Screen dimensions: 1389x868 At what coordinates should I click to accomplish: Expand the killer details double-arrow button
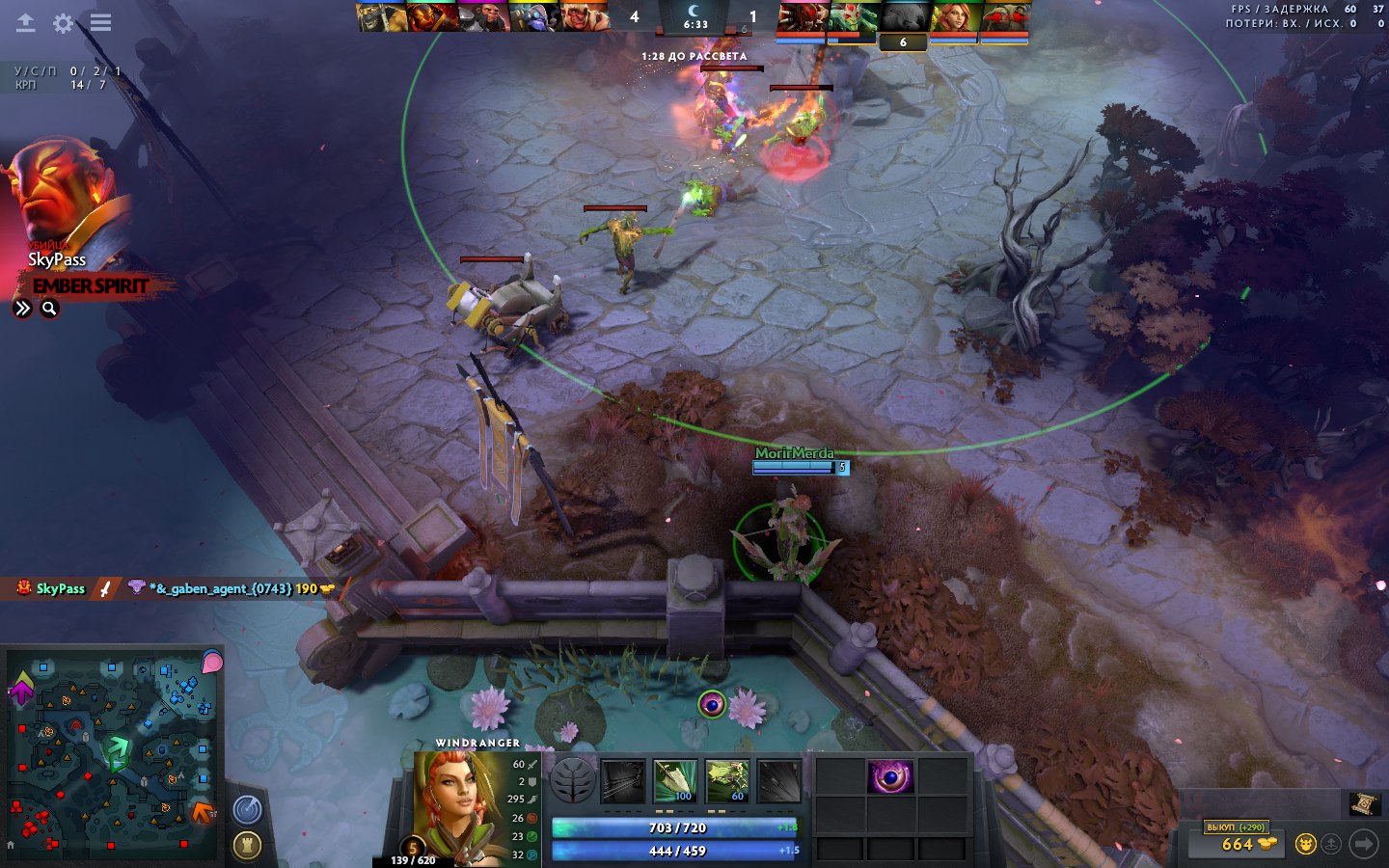(22, 309)
